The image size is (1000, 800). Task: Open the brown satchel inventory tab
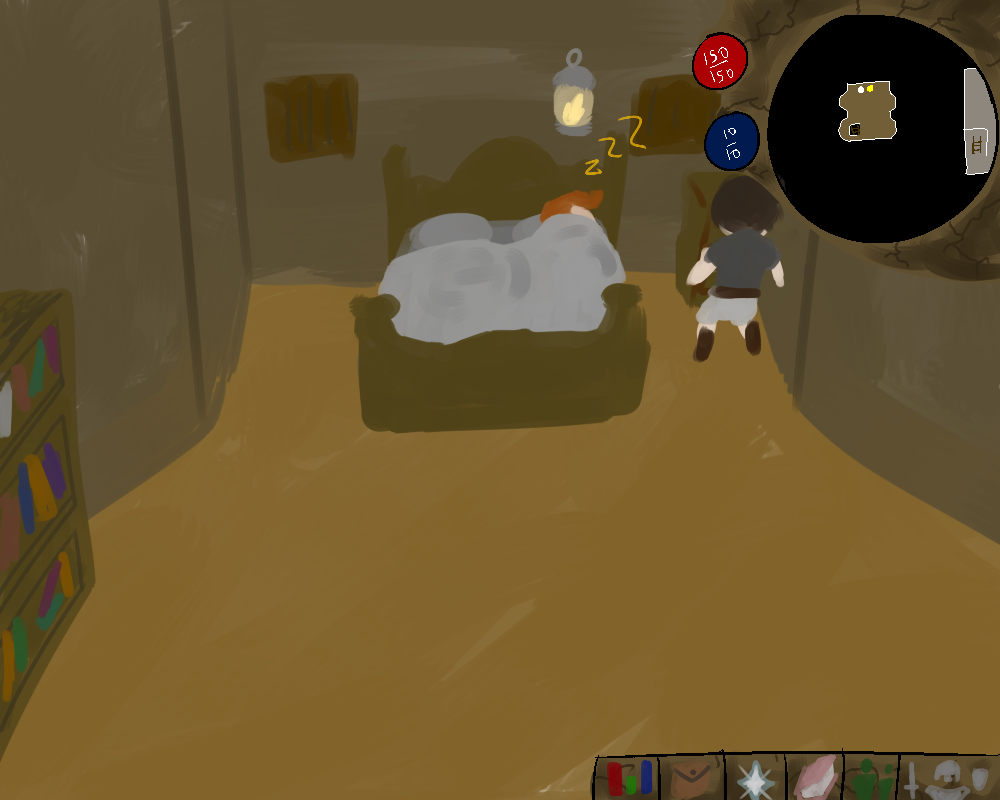(694, 778)
